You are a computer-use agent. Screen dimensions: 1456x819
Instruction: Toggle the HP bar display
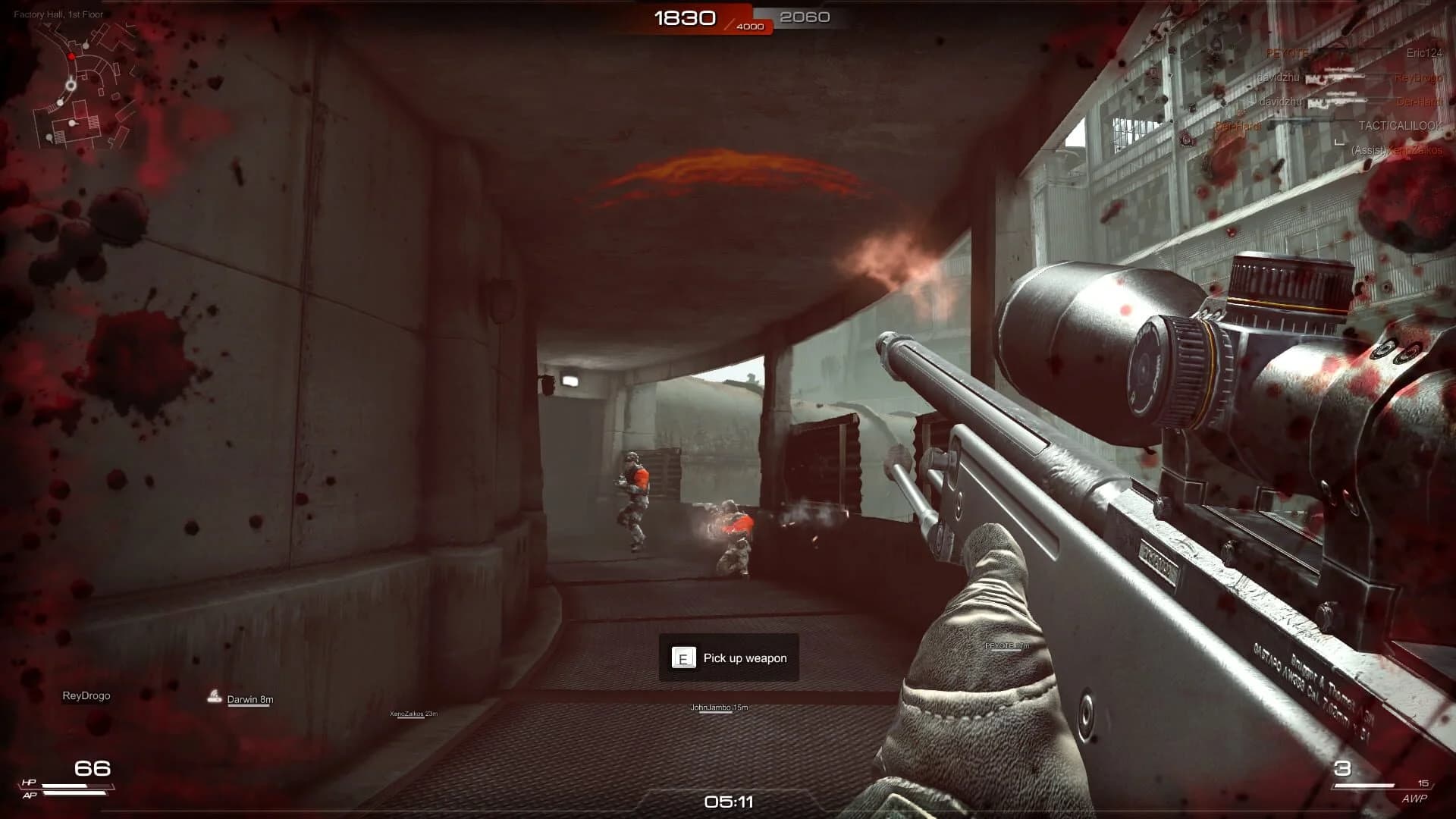(x=76, y=786)
